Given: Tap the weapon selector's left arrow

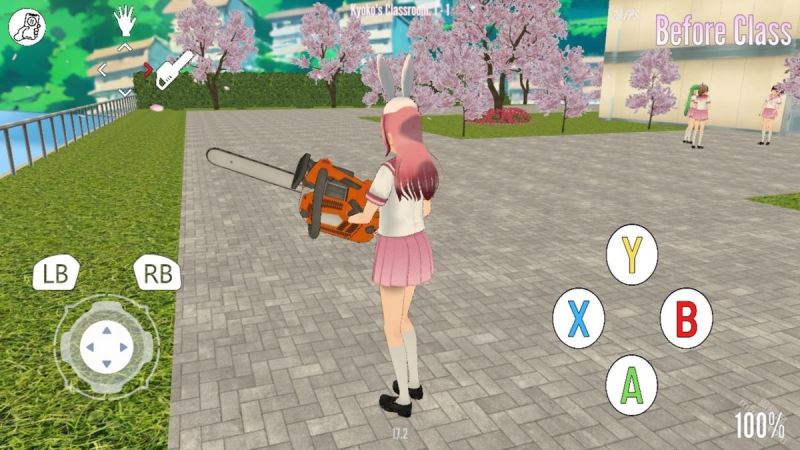Looking at the screenshot, I should pos(101,70).
